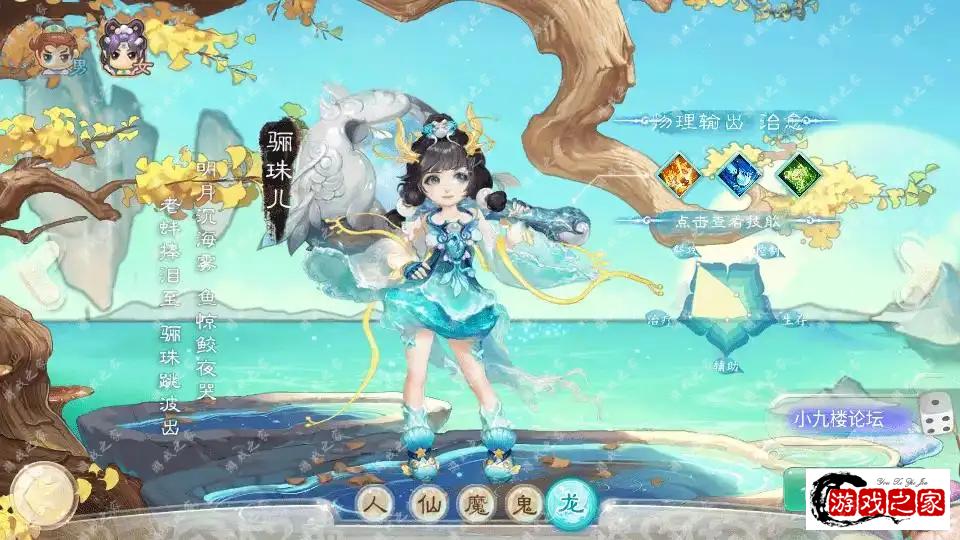
Task: View the orange fire skill icon
Action: [x=678, y=173]
